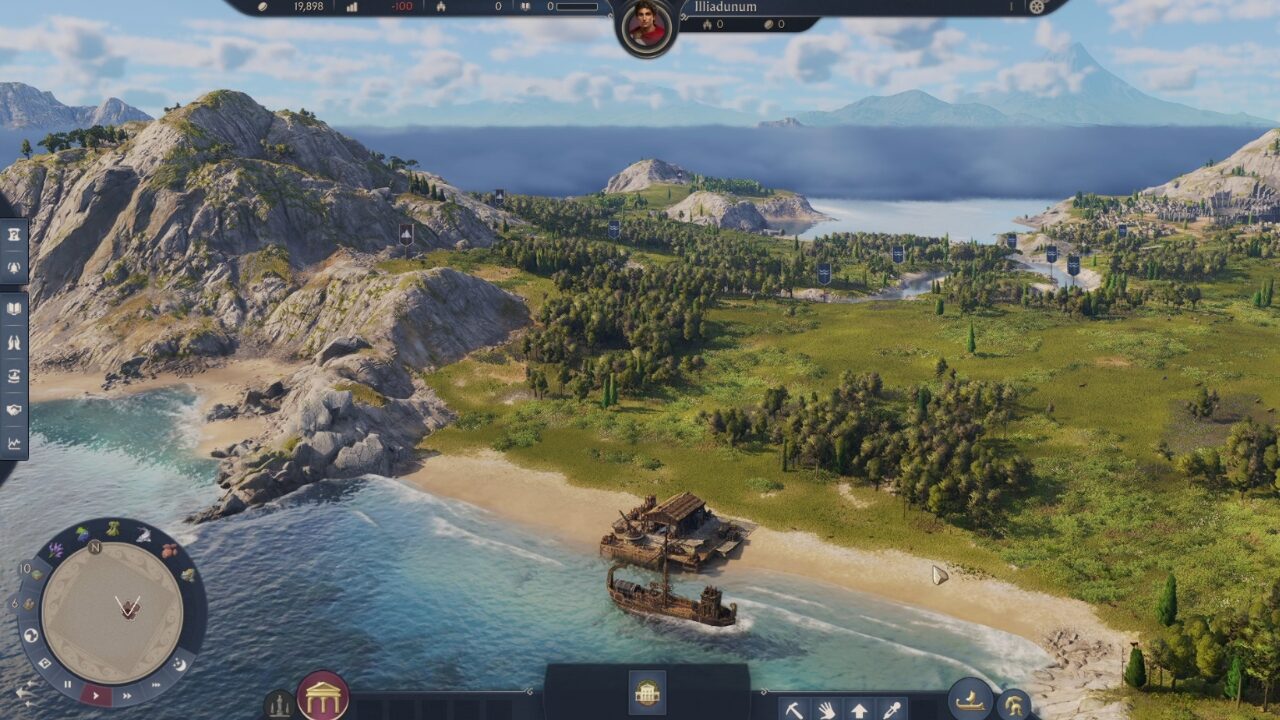
Task: Select the upgrade arrow tool
Action: tap(858, 709)
